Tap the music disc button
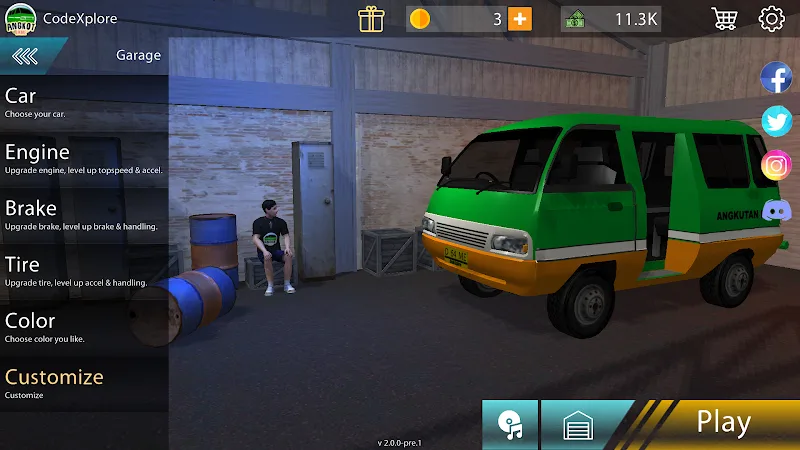This screenshot has width=800, height=450. point(510,425)
